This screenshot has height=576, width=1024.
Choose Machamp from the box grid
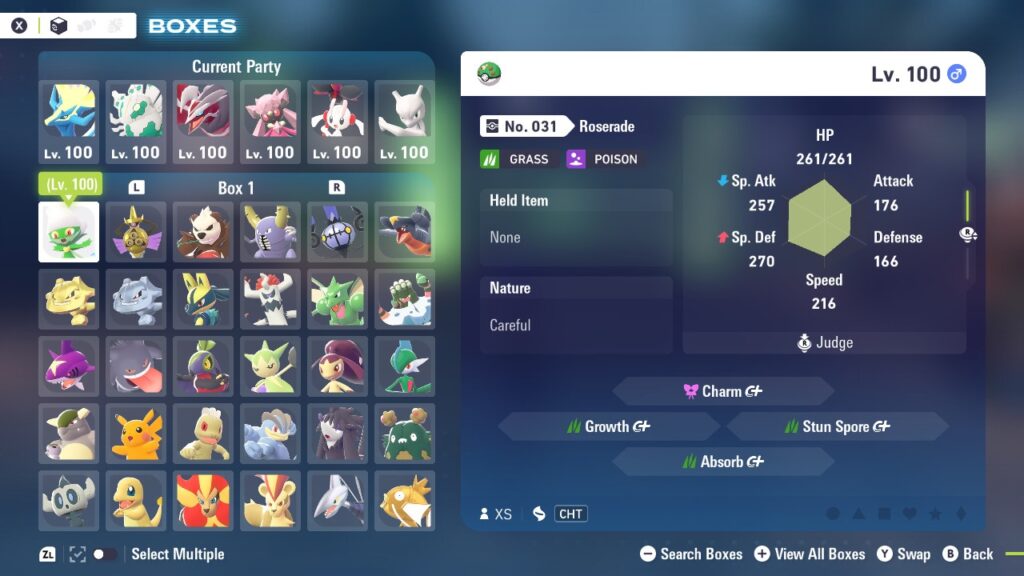[270, 433]
